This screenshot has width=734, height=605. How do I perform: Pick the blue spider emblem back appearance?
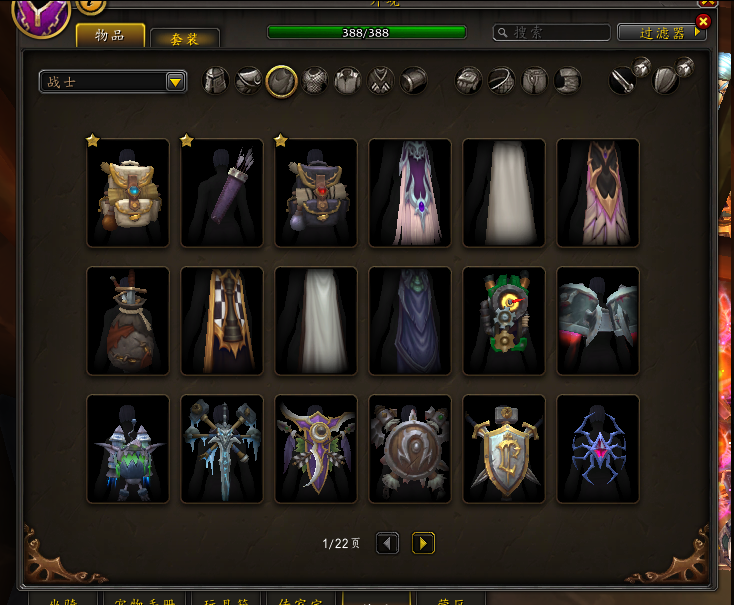[598, 449]
